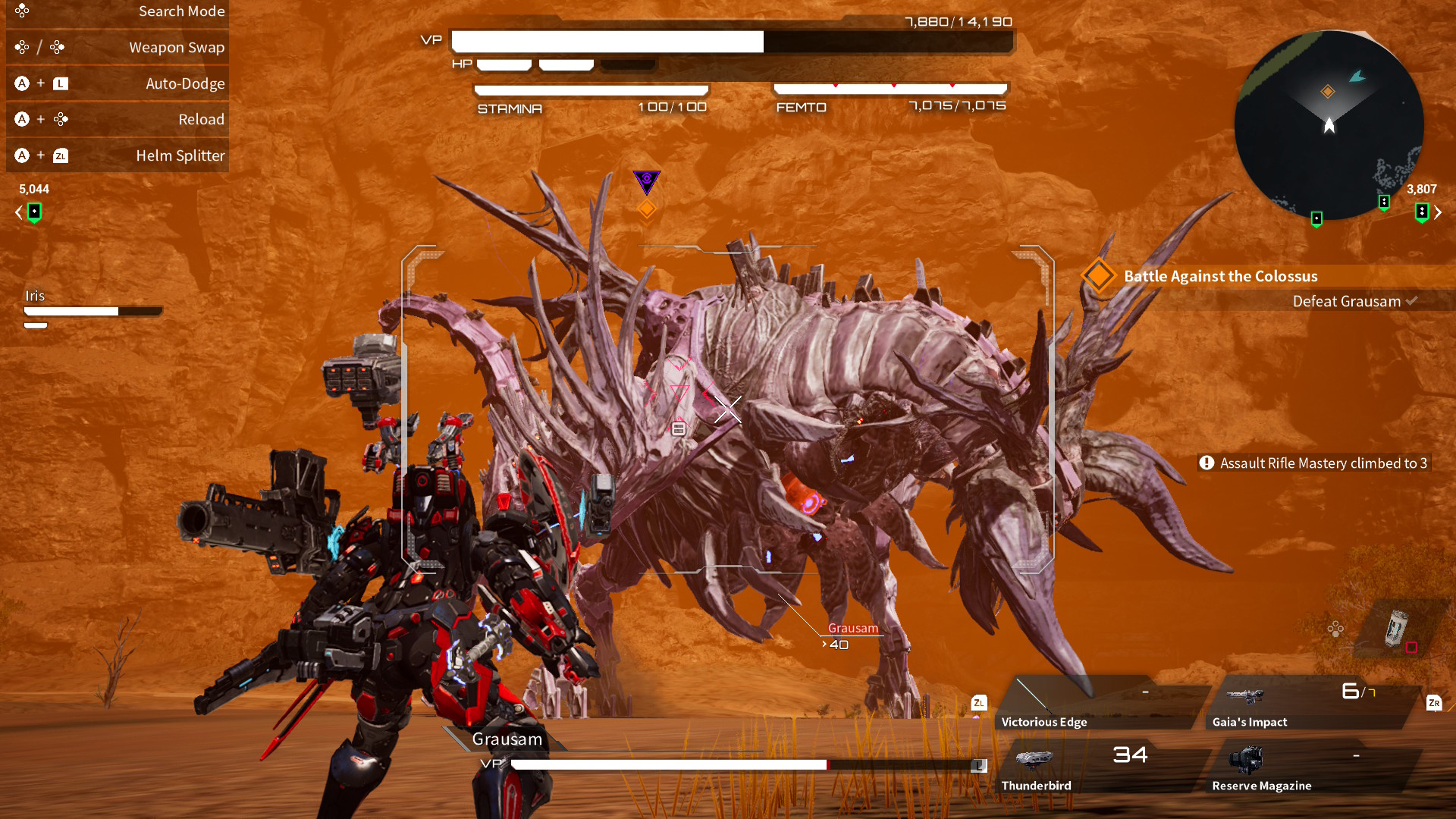Select the Defeat Grausam objective entry
1456x819 pixels.
(1346, 301)
